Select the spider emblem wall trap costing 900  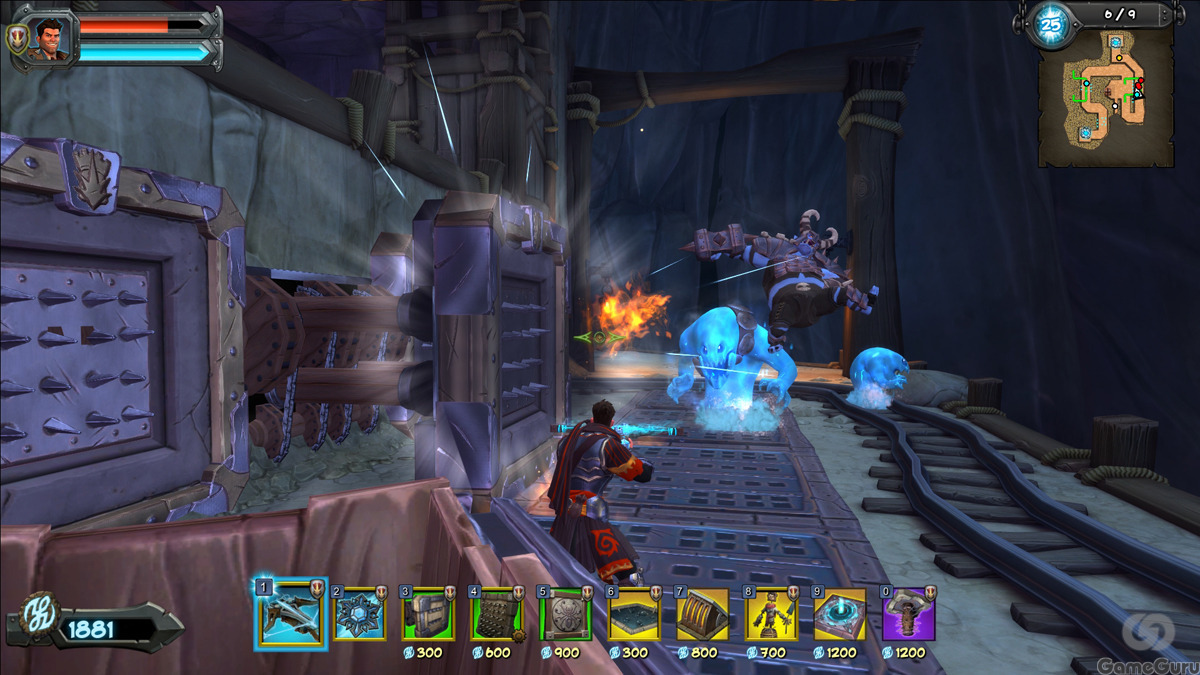tap(566, 614)
